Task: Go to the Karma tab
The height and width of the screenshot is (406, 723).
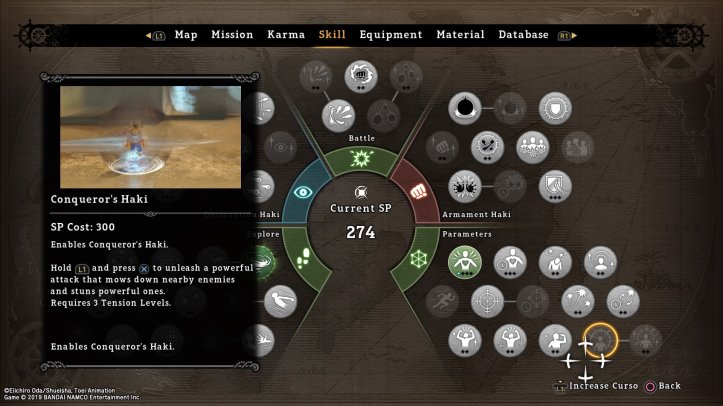Action: (286, 35)
